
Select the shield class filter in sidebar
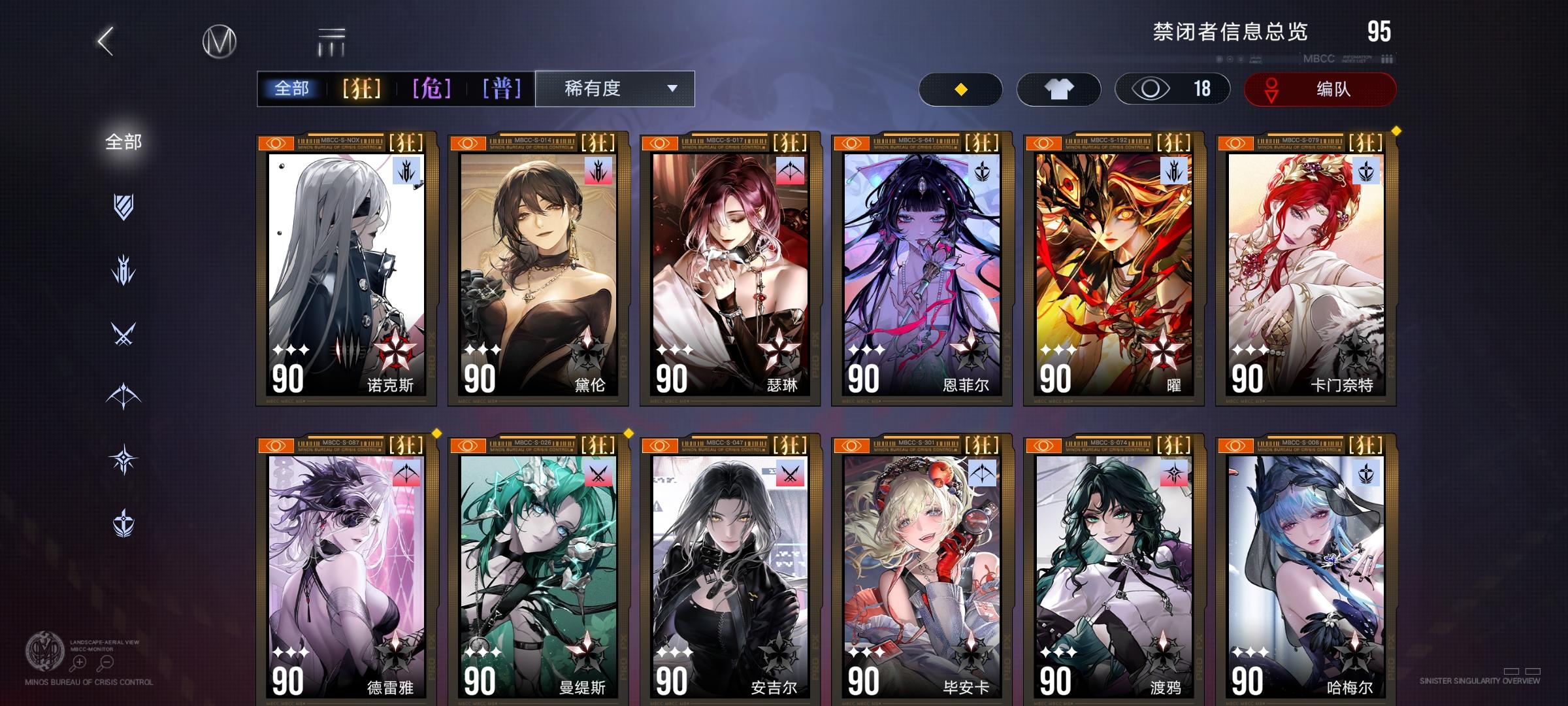pyautogui.click(x=124, y=208)
